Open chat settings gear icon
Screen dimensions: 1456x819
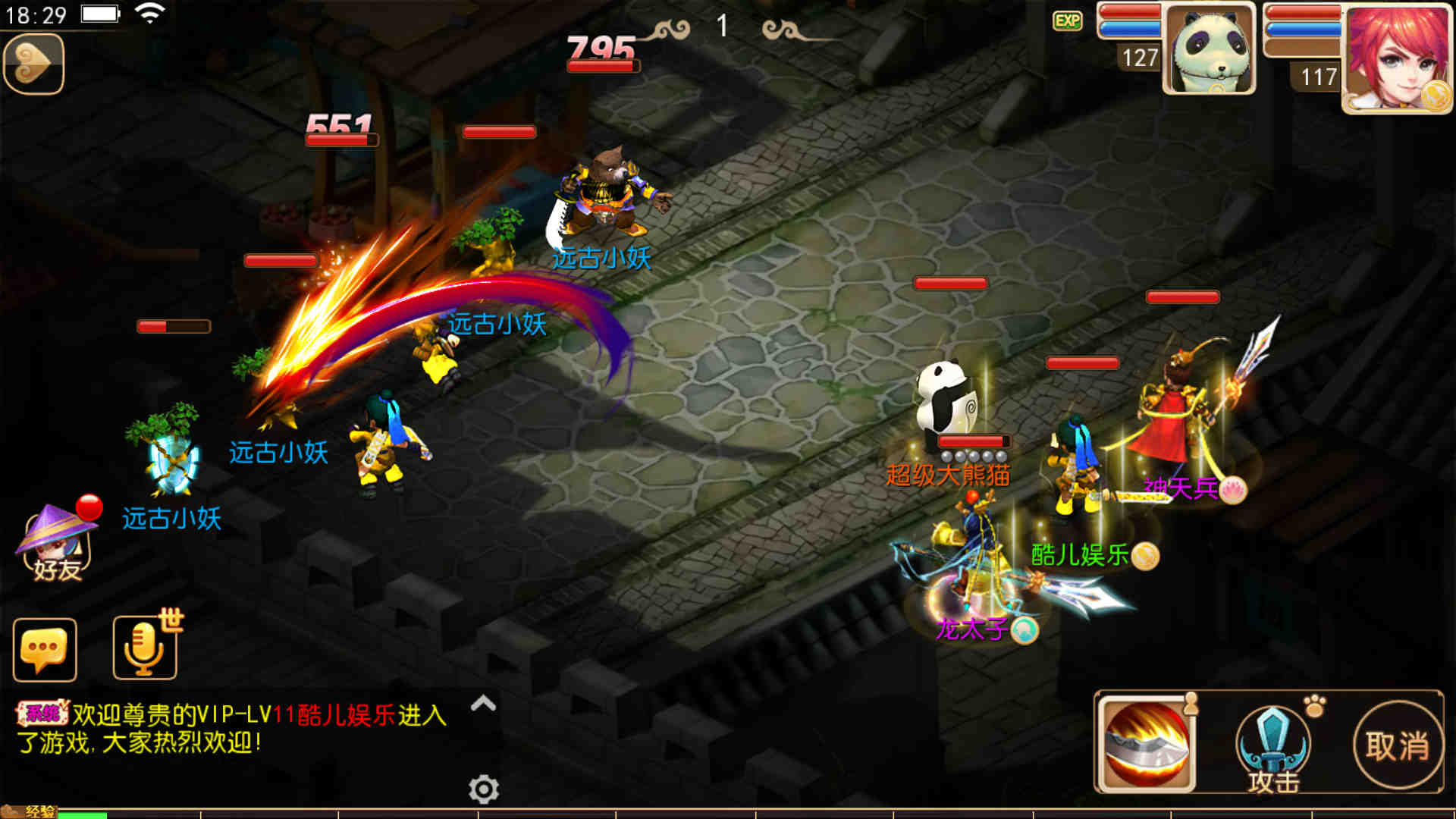tap(484, 789)
